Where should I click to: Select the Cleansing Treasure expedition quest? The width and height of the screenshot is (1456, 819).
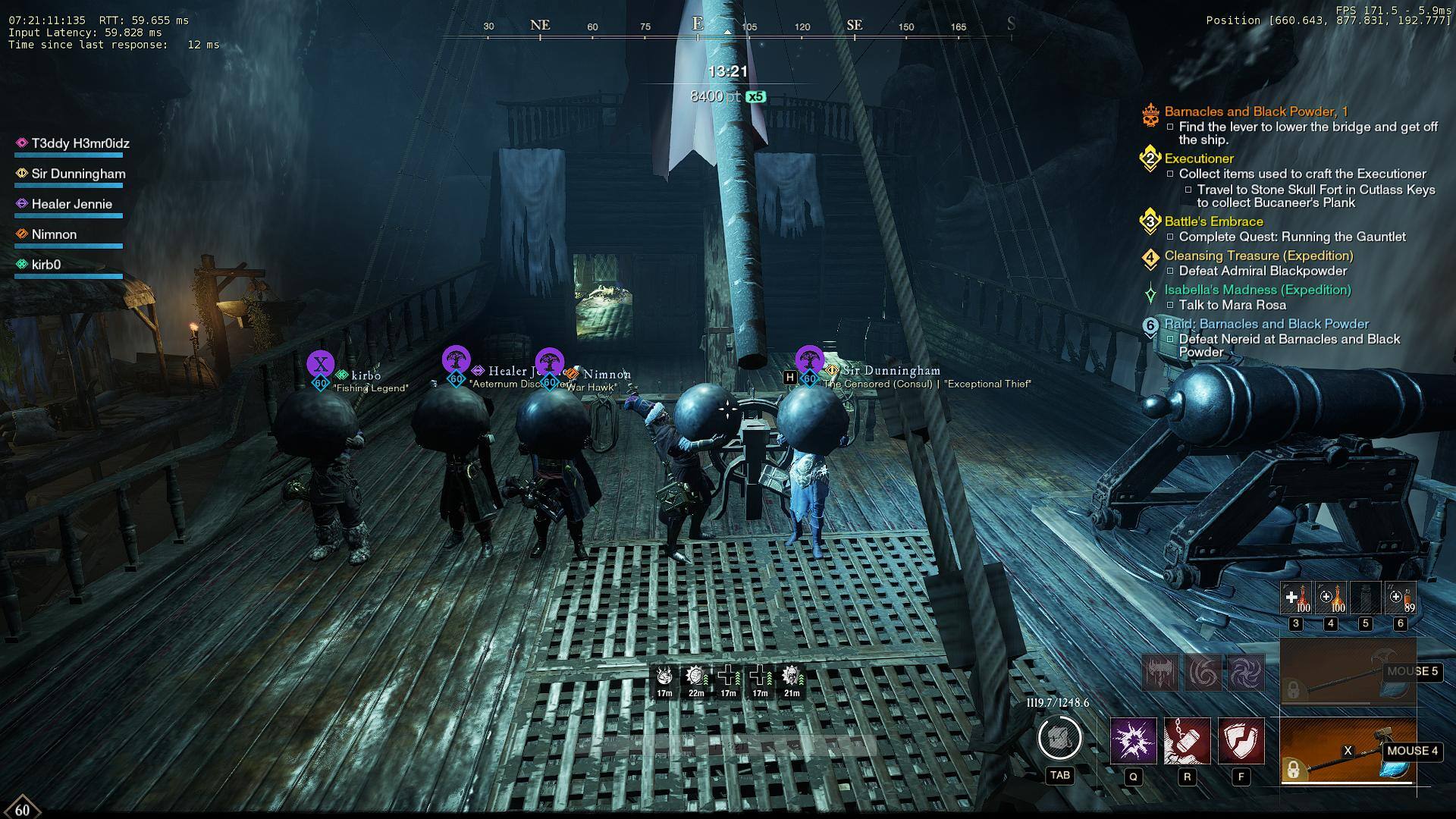click(1259, 256)
